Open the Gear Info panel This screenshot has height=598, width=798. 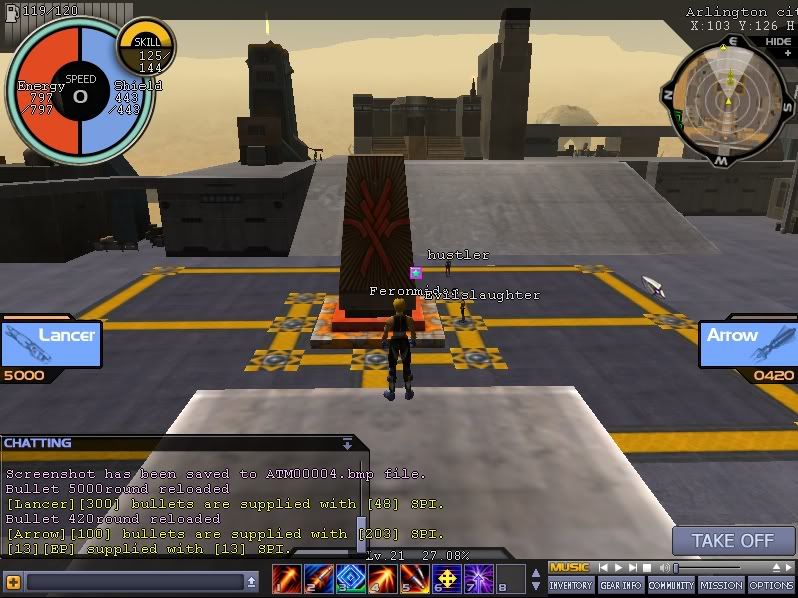[x=620, y=585]
